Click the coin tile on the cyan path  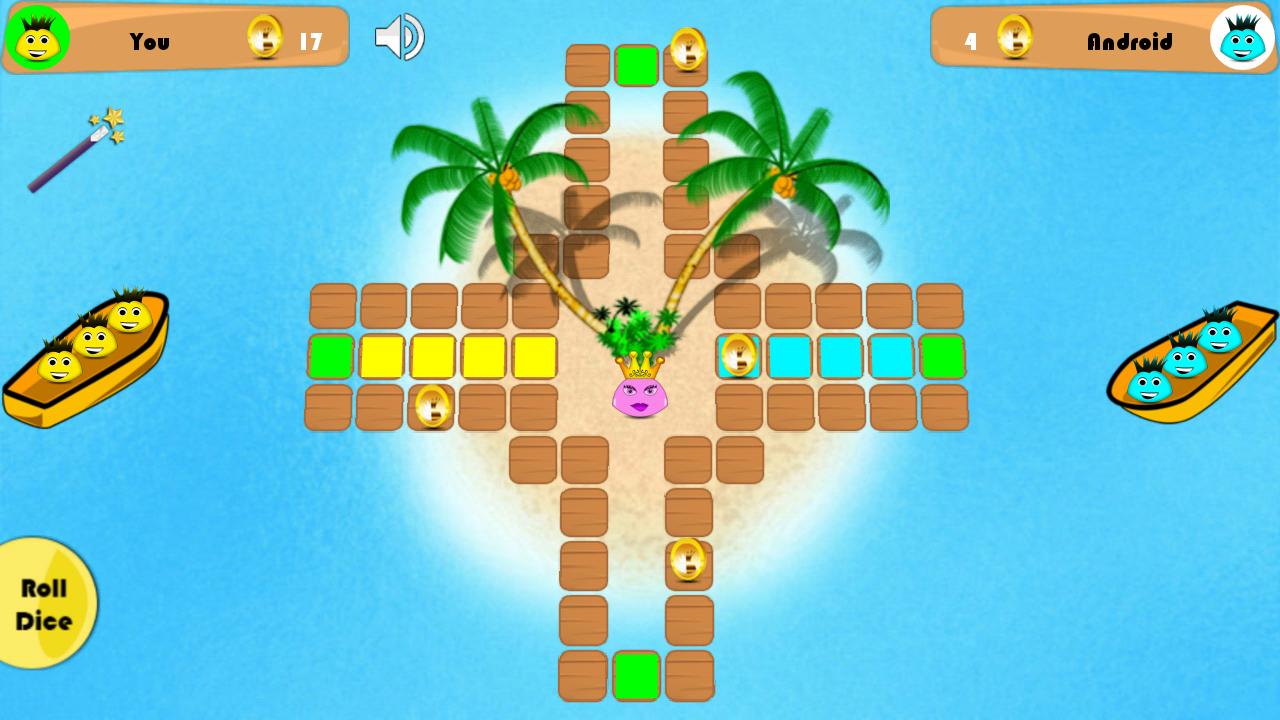click(x=738, y=355)
